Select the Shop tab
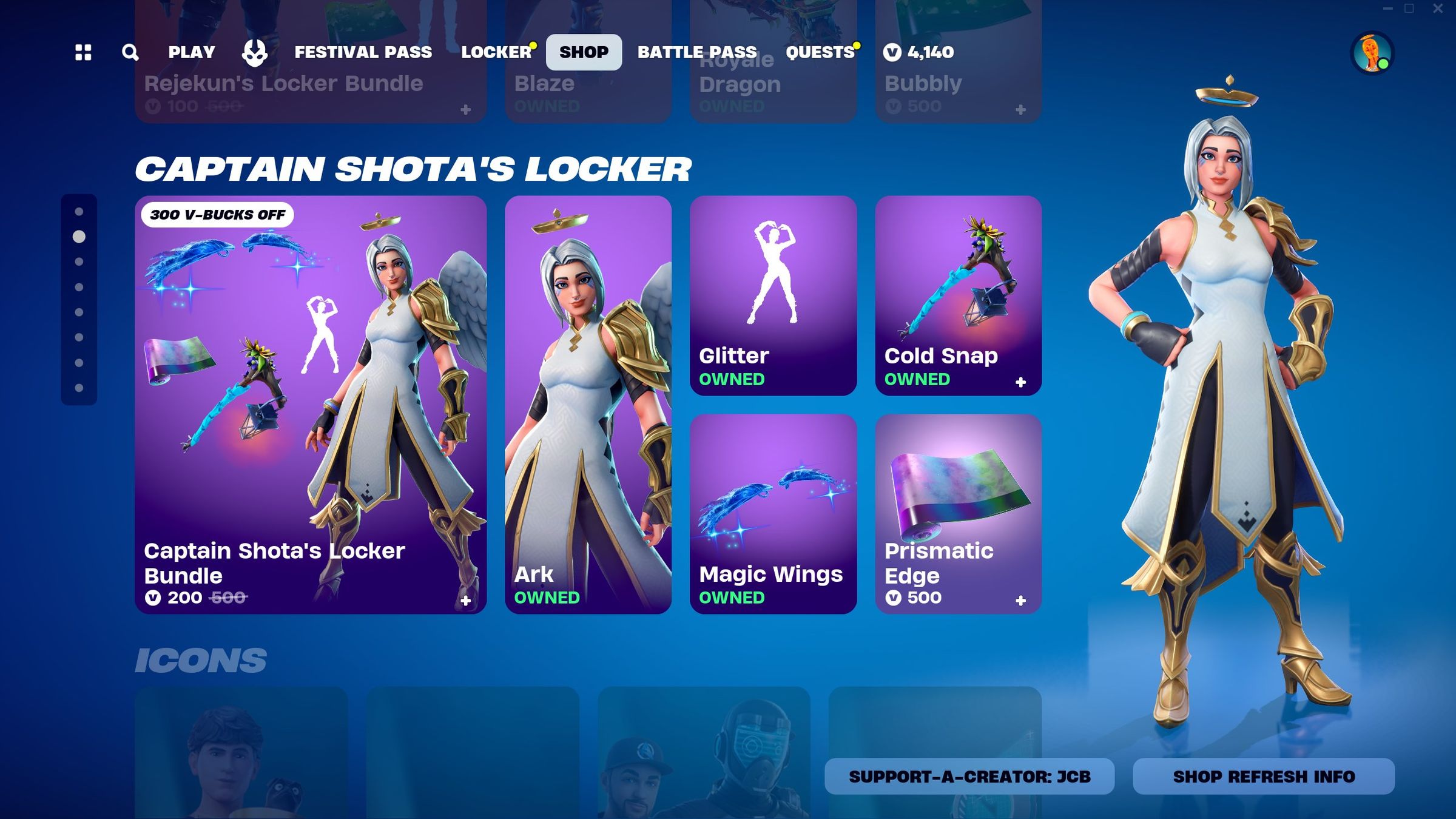1456x819 pixels. (x=584, y=52)
